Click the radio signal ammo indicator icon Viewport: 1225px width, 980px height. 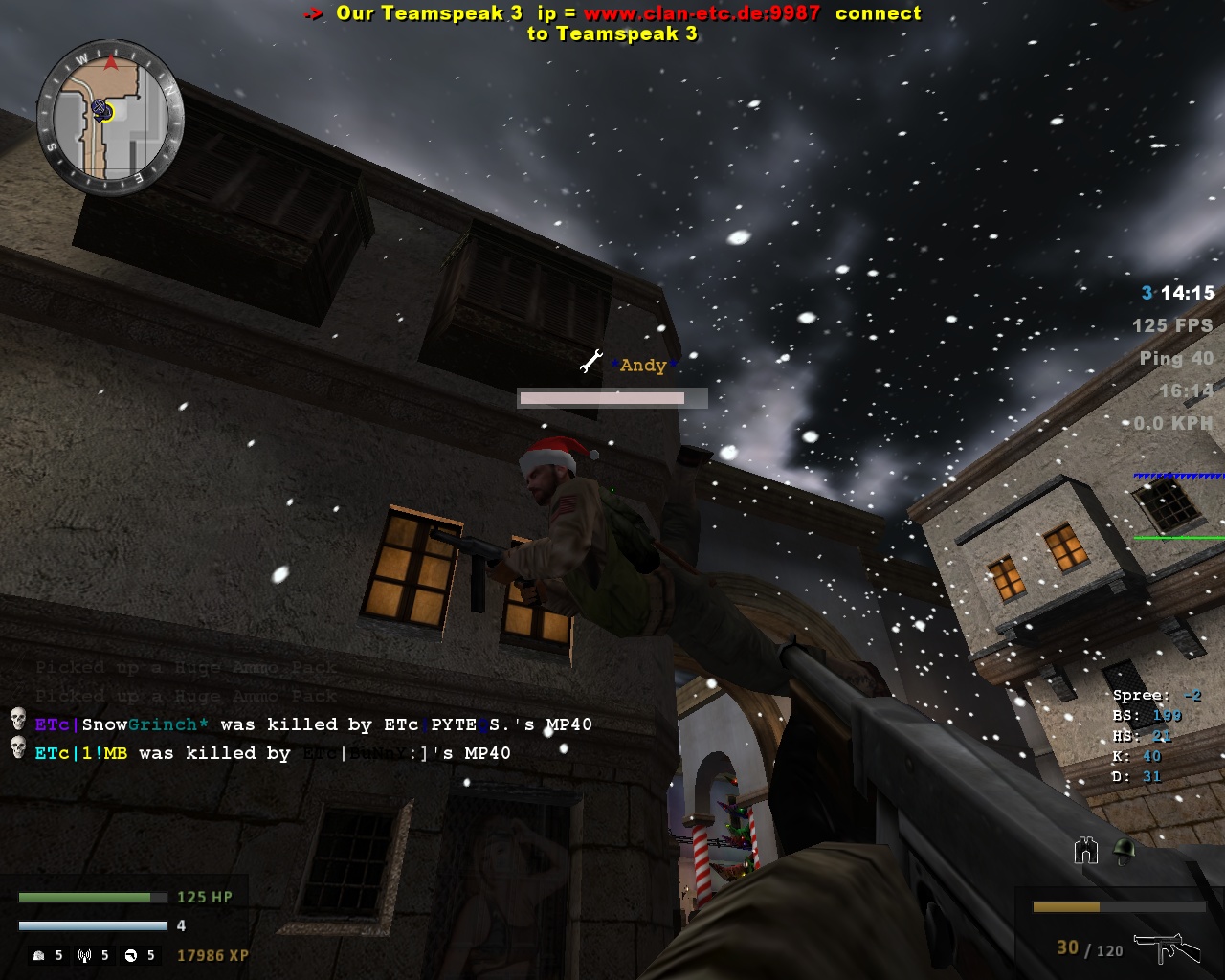coord(84,955)
